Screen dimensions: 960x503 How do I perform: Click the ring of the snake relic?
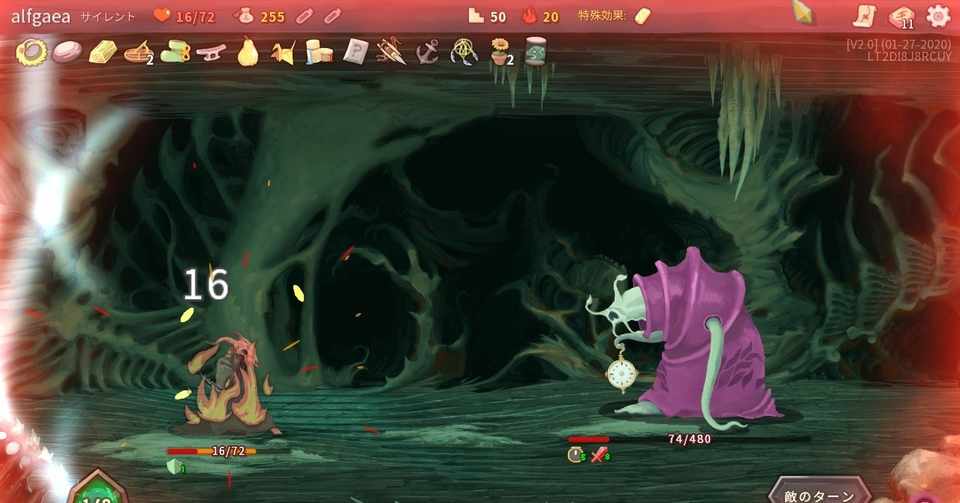[31, 51]
